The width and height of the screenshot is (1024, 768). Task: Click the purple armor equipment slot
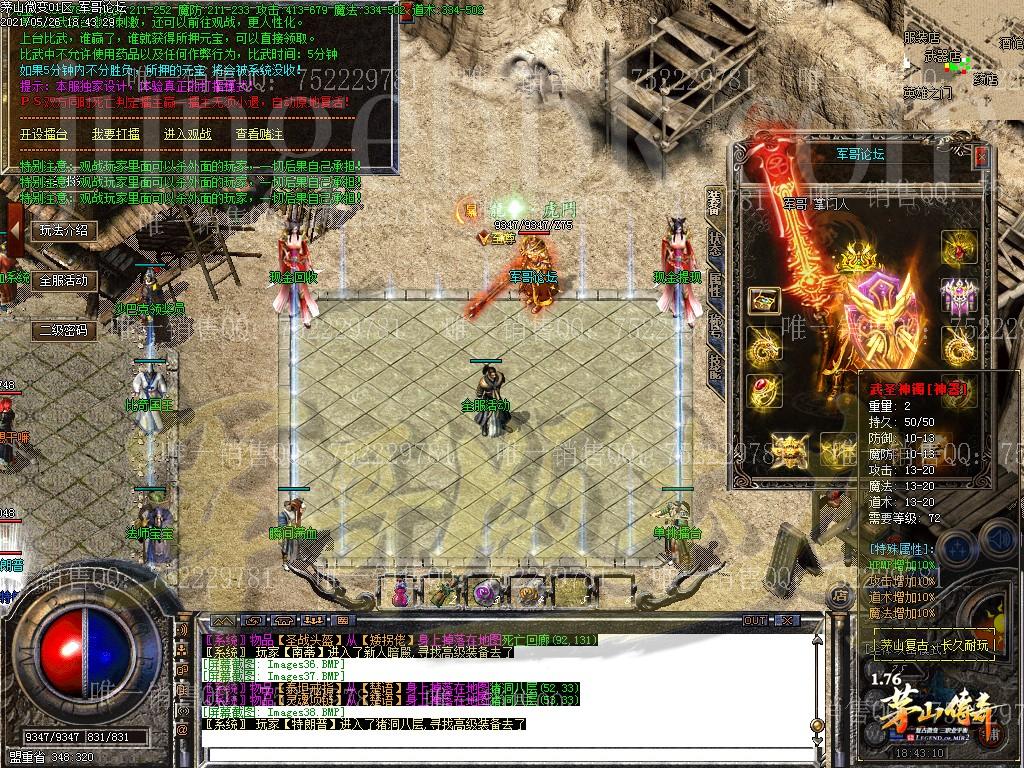pyautogui.click(x=958, y=296)
